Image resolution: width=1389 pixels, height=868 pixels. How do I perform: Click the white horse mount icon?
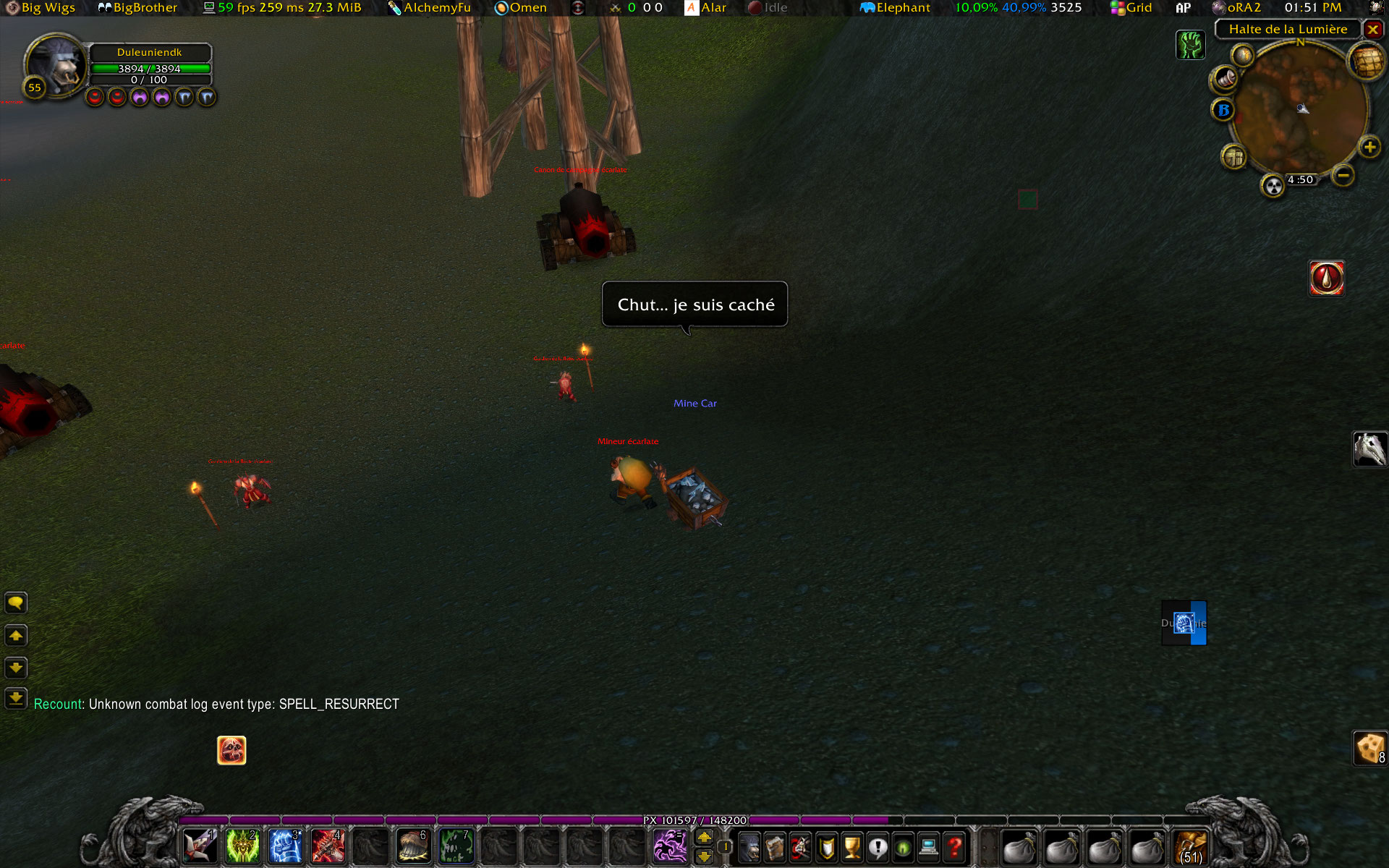(x=1369, y=449)
